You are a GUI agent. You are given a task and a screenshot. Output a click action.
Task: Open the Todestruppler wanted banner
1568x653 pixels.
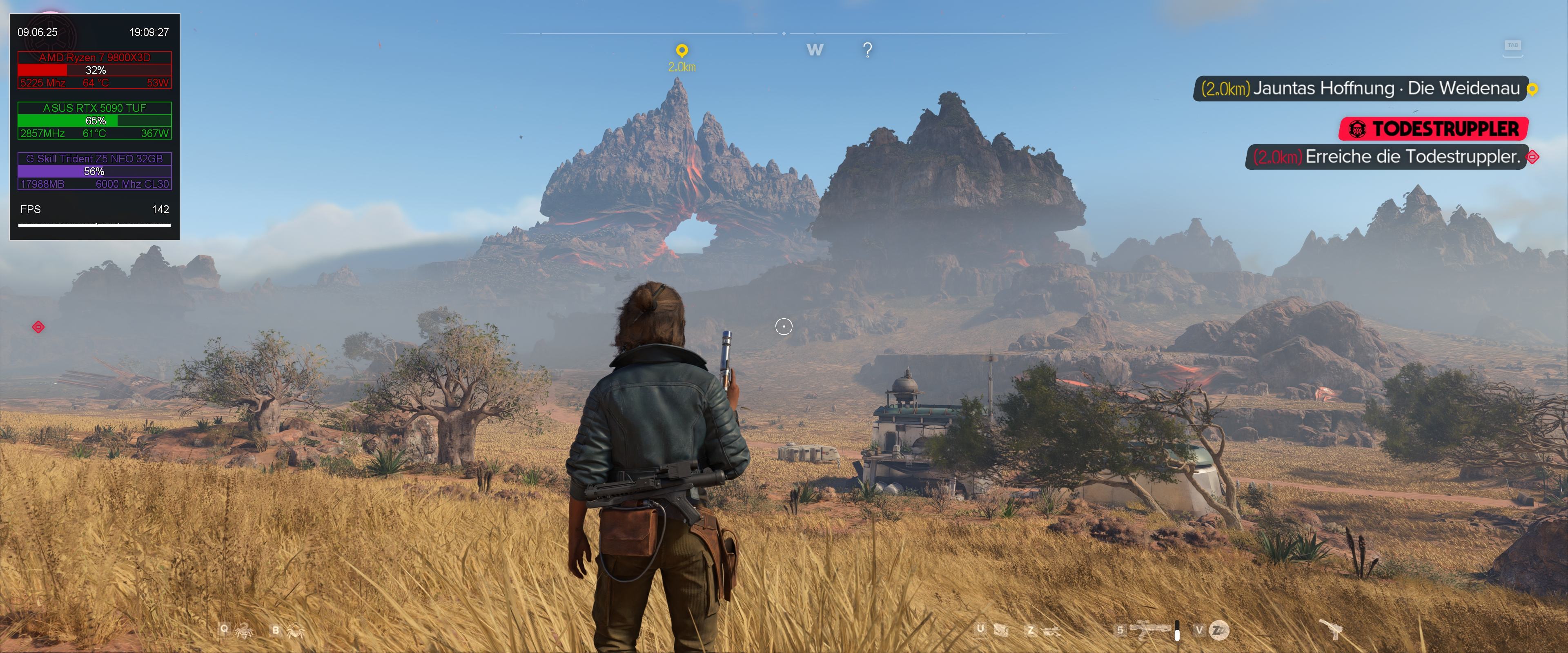(1434, 129)
